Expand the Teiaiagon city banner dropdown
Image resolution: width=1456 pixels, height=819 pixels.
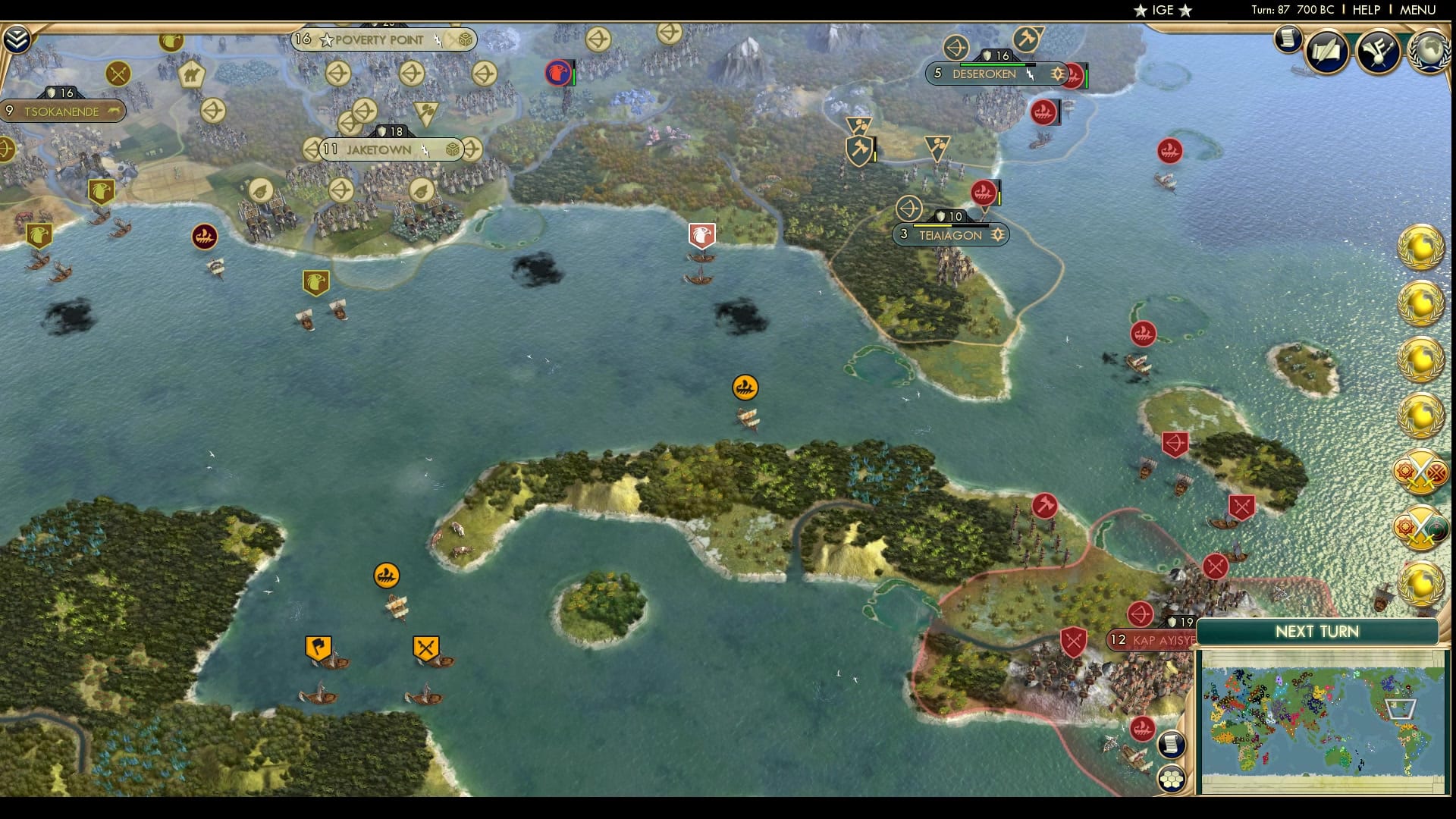point(998,235)
